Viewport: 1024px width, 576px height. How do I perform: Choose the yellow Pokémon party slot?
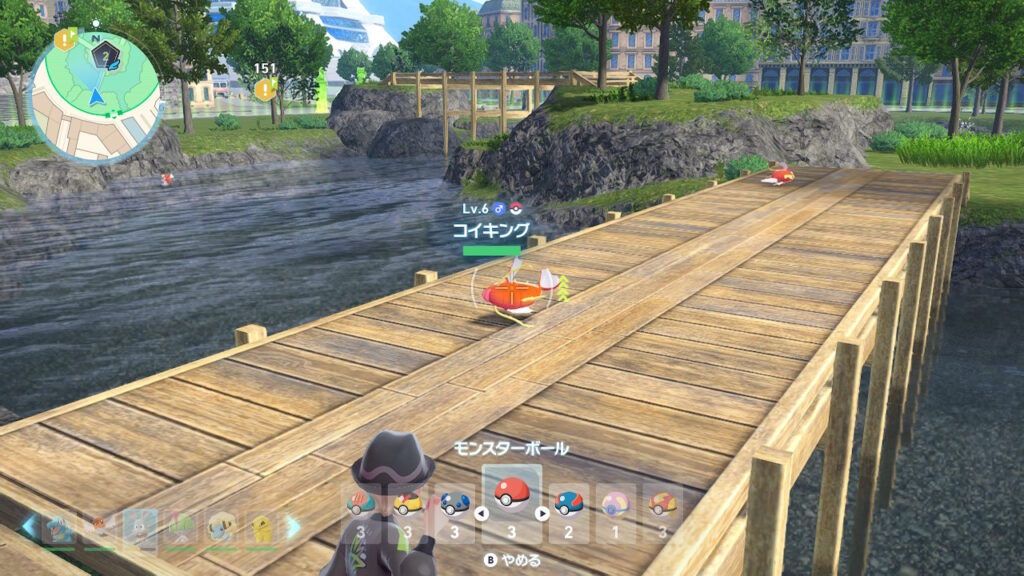pos(262,528)
